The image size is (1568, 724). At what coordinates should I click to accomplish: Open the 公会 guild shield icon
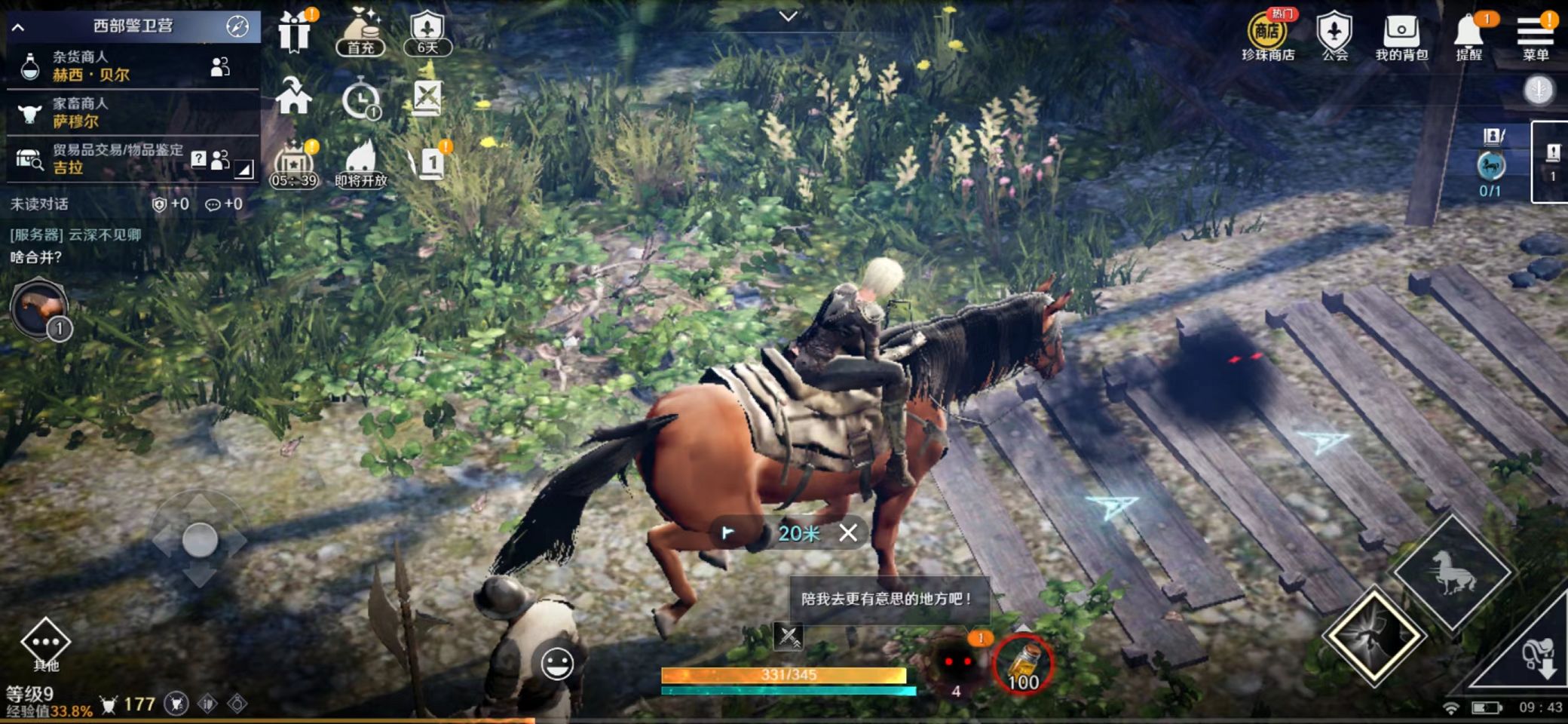point(1334,36)
